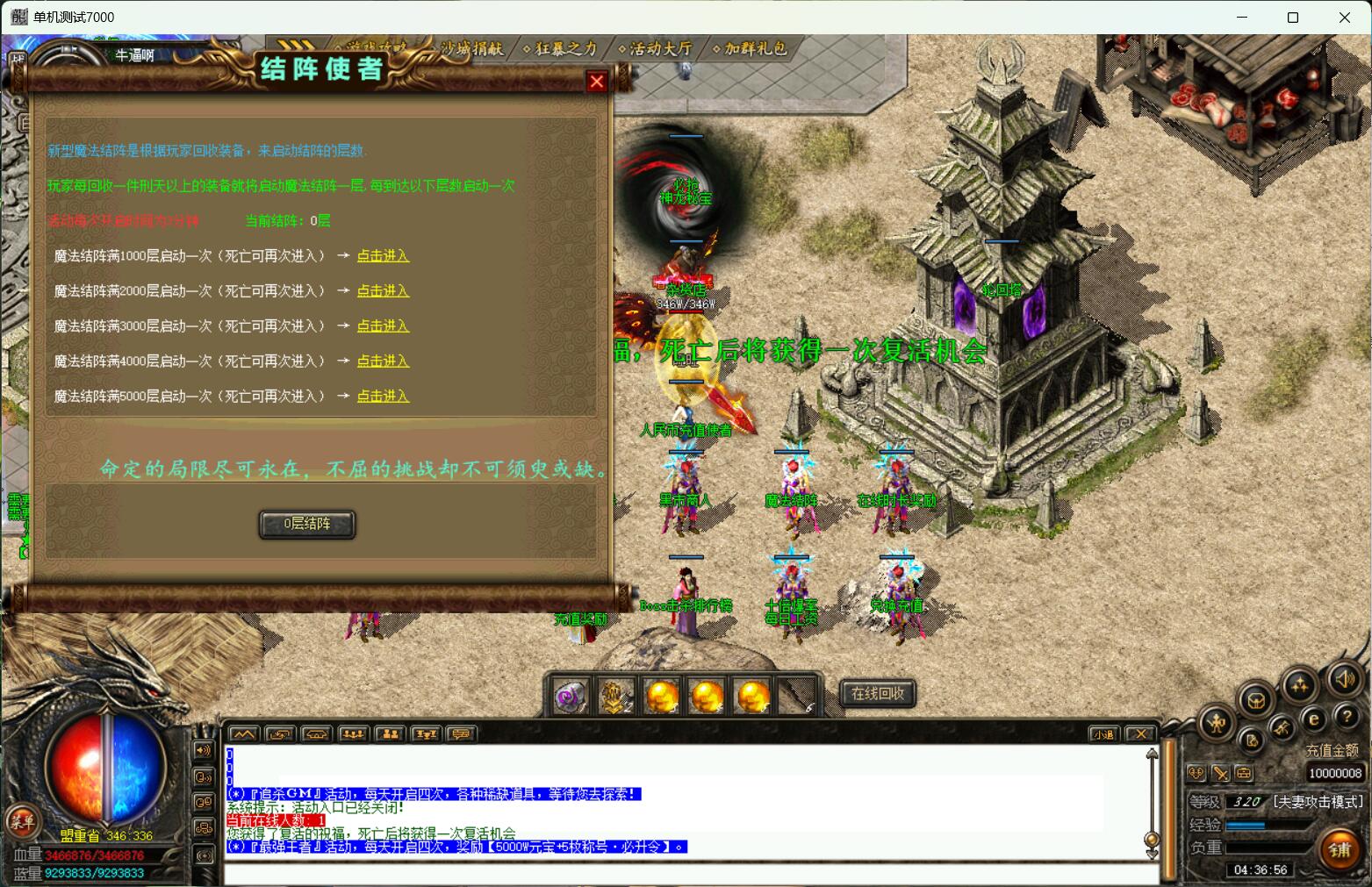Open the 铺 shop round button

click(1340, 848)
